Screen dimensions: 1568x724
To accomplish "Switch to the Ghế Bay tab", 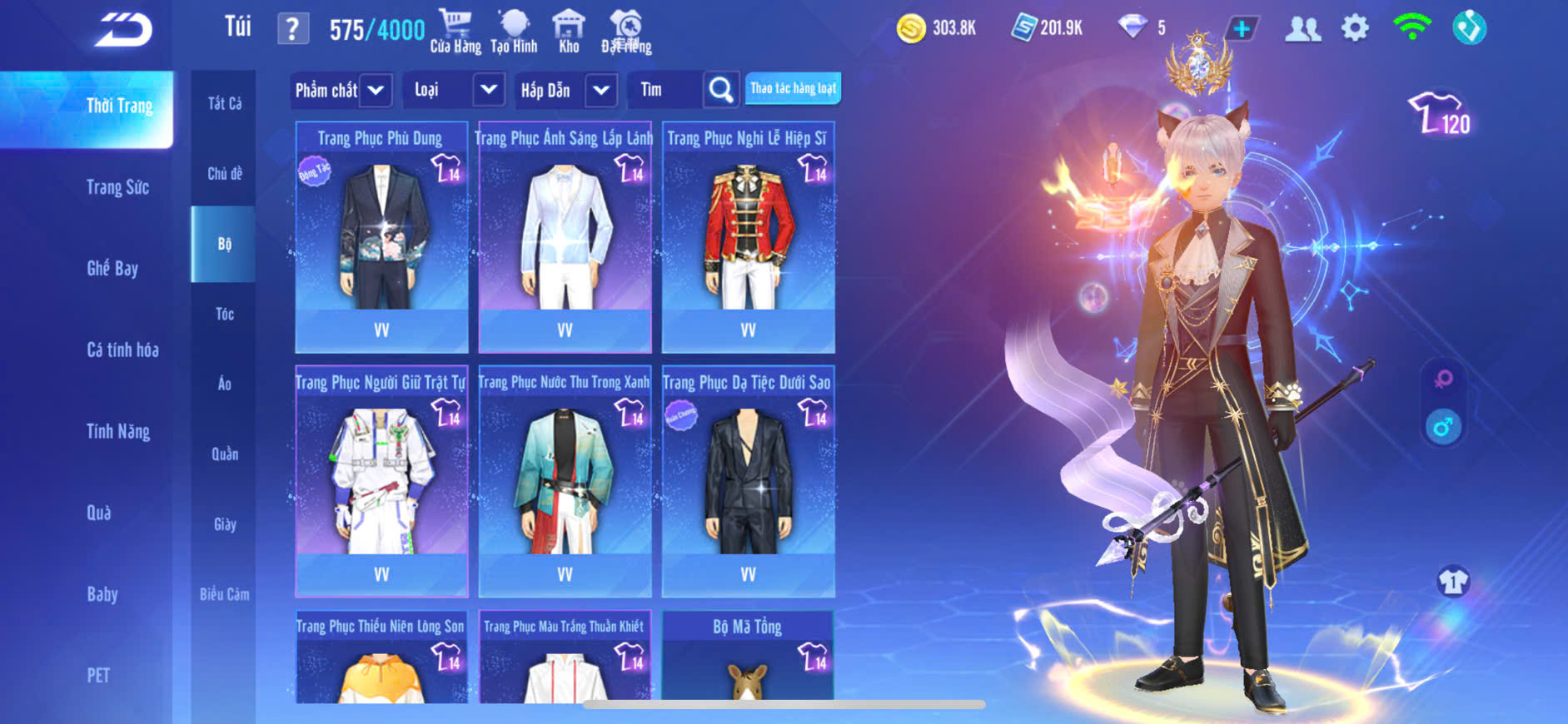I will pos(112,268).
